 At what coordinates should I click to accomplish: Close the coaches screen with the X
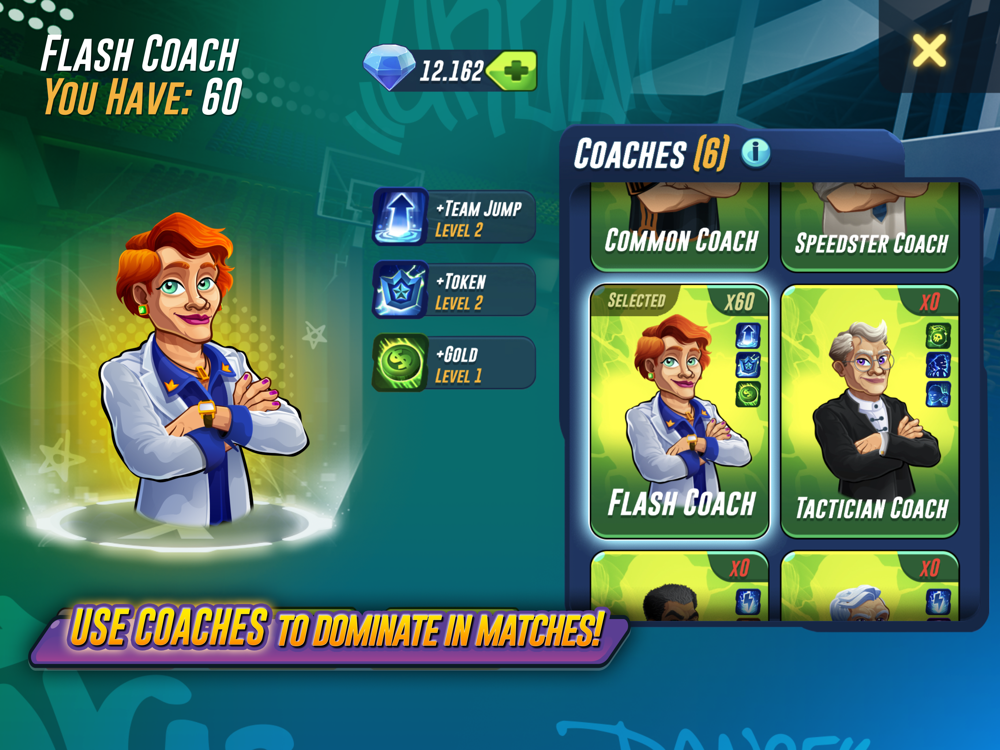(x=929, y=50)
